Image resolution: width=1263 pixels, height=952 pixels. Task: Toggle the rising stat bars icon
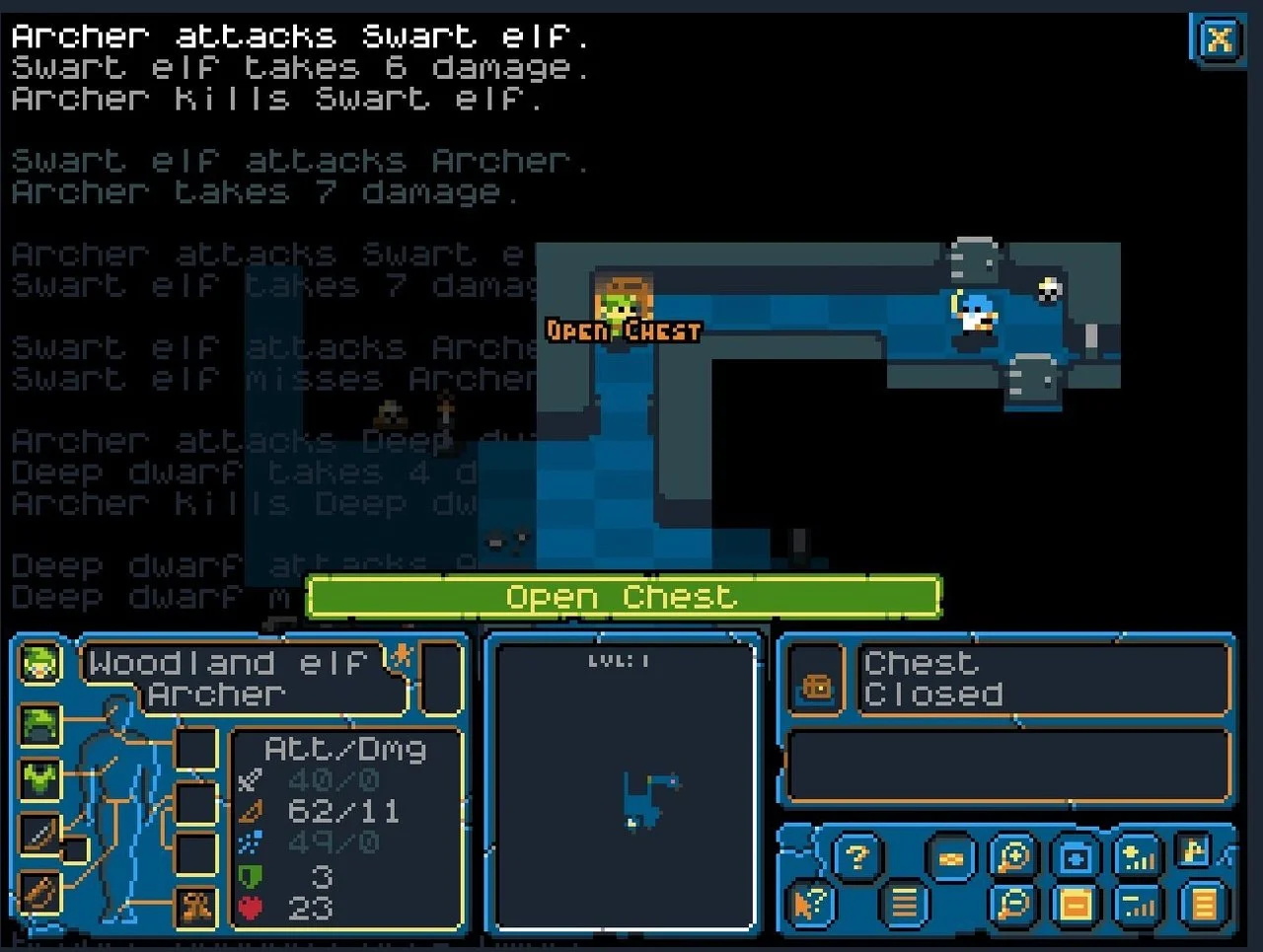pos(1138,858)
